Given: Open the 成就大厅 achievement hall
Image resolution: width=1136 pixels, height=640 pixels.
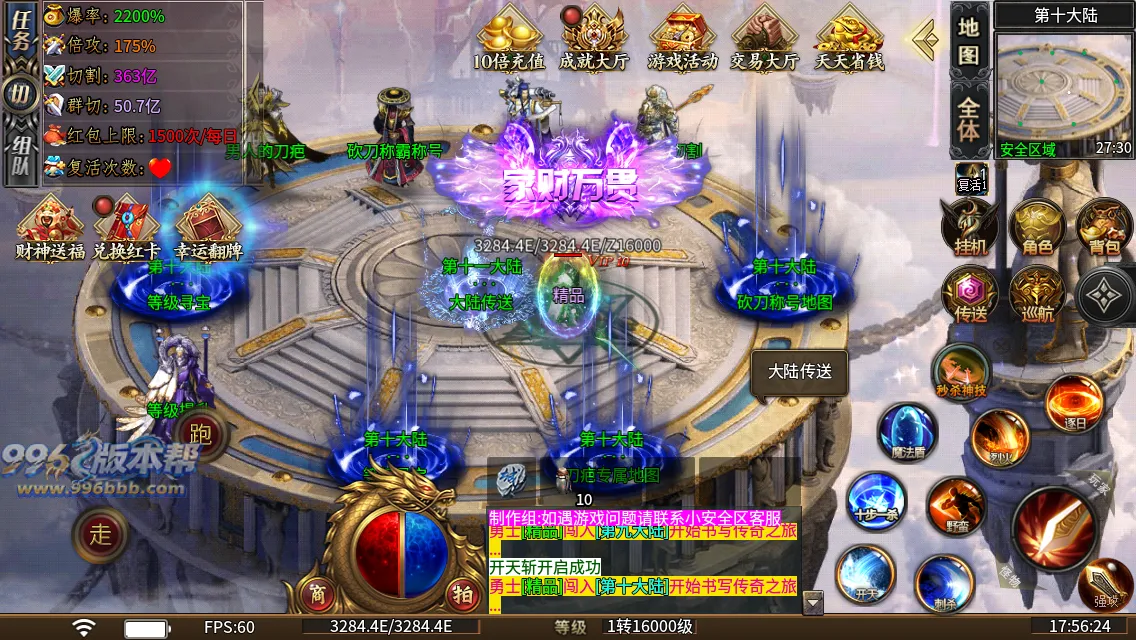Looking at the screenshot, I should click(x=593, y=39).
